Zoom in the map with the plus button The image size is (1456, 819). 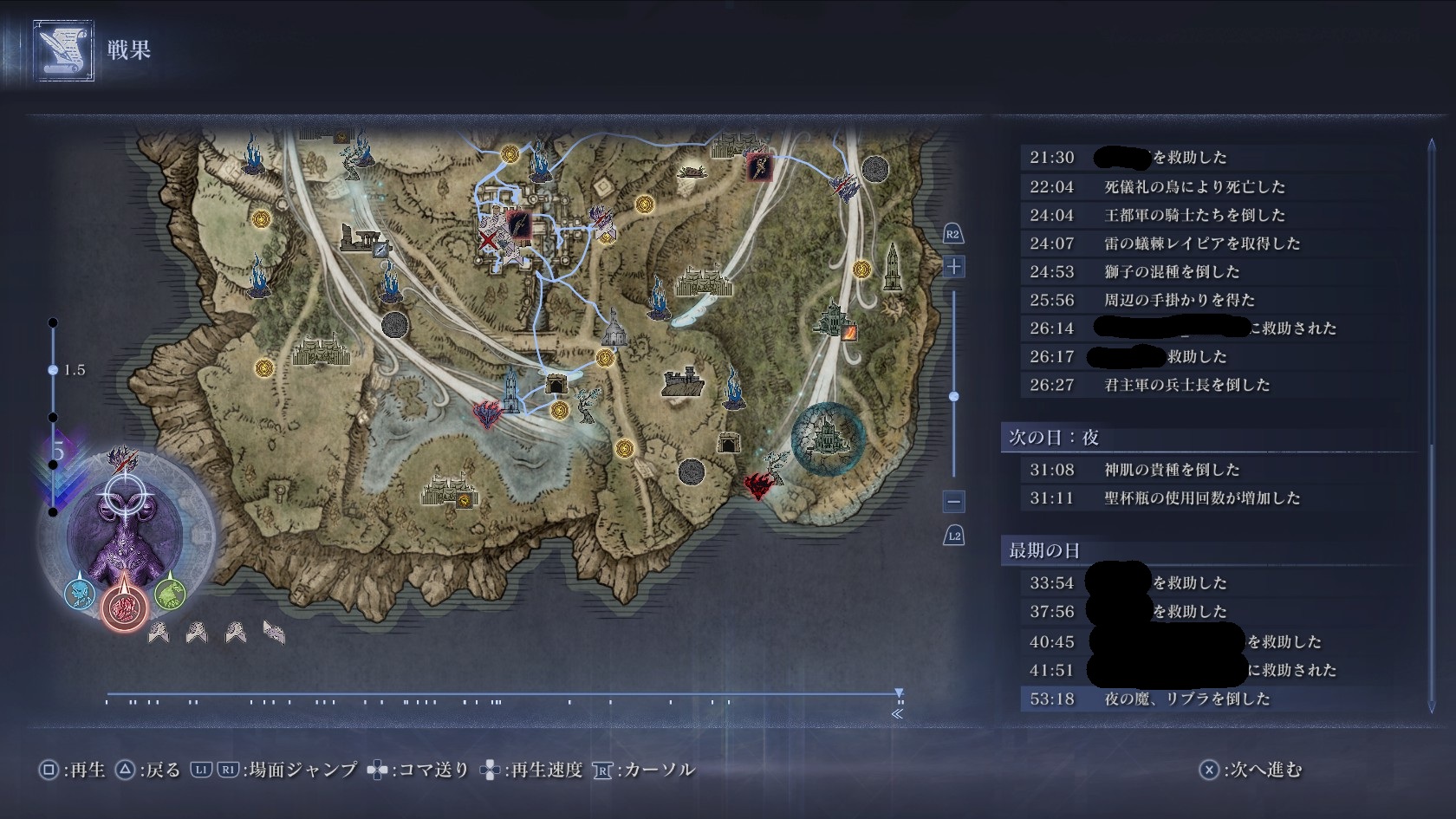coord(953,267)
